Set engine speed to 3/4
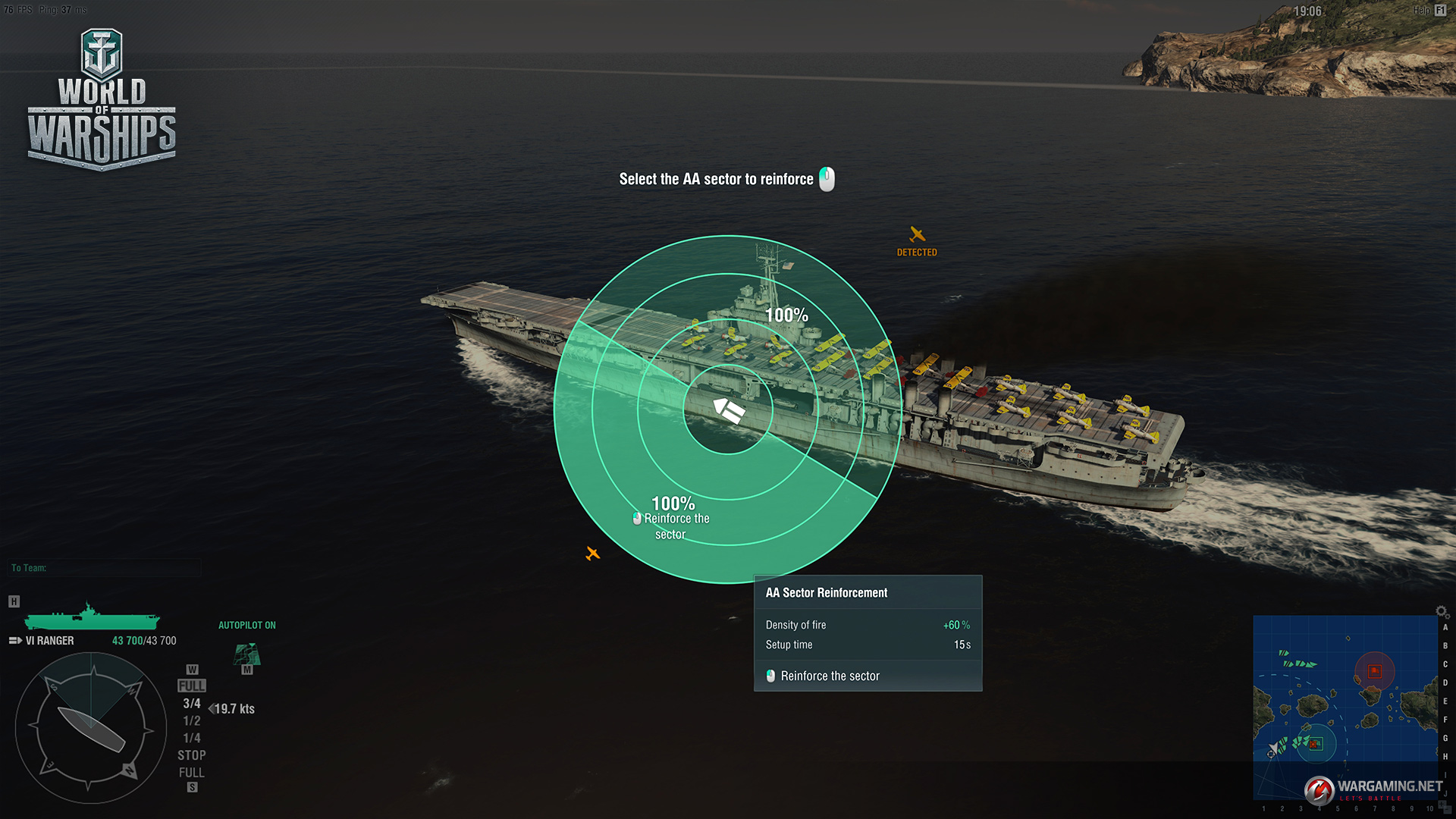 (x=192, y=704)
